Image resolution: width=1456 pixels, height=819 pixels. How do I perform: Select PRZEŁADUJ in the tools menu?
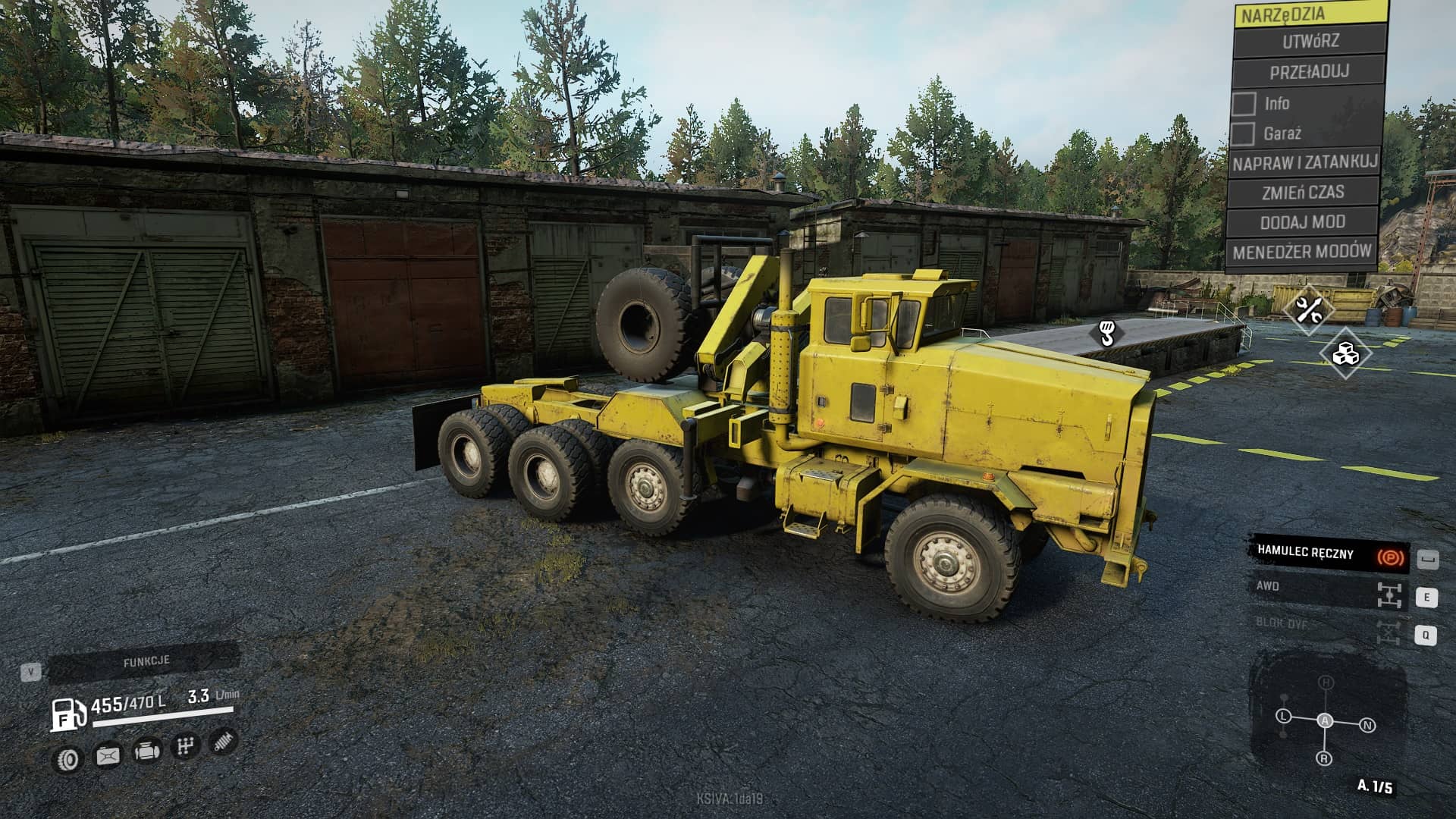(1309, 72)
